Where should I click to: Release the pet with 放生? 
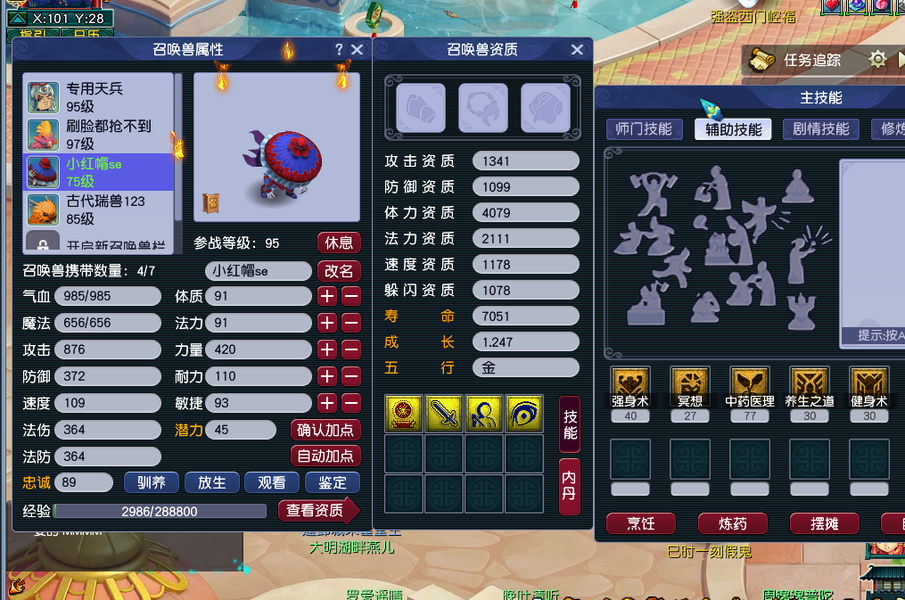212,482
